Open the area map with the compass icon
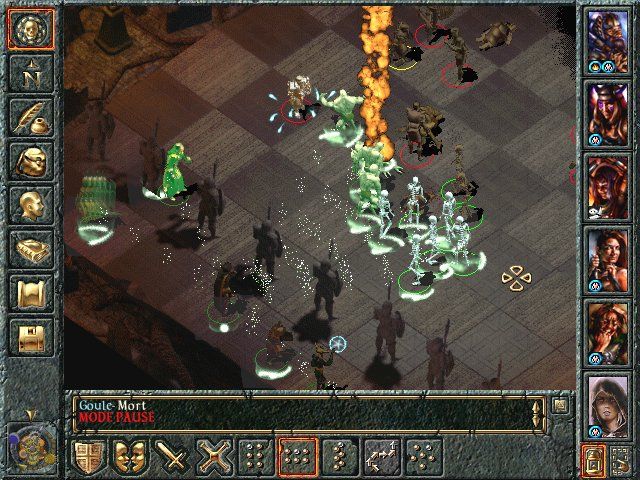The height and width of the screenshot is (480, 640). [31, 73]
